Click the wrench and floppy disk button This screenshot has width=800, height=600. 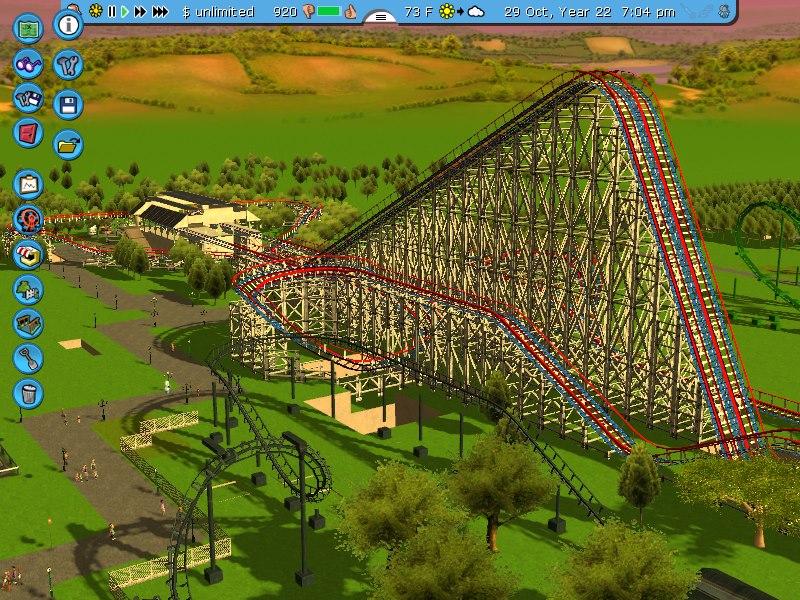click(29, 97)
